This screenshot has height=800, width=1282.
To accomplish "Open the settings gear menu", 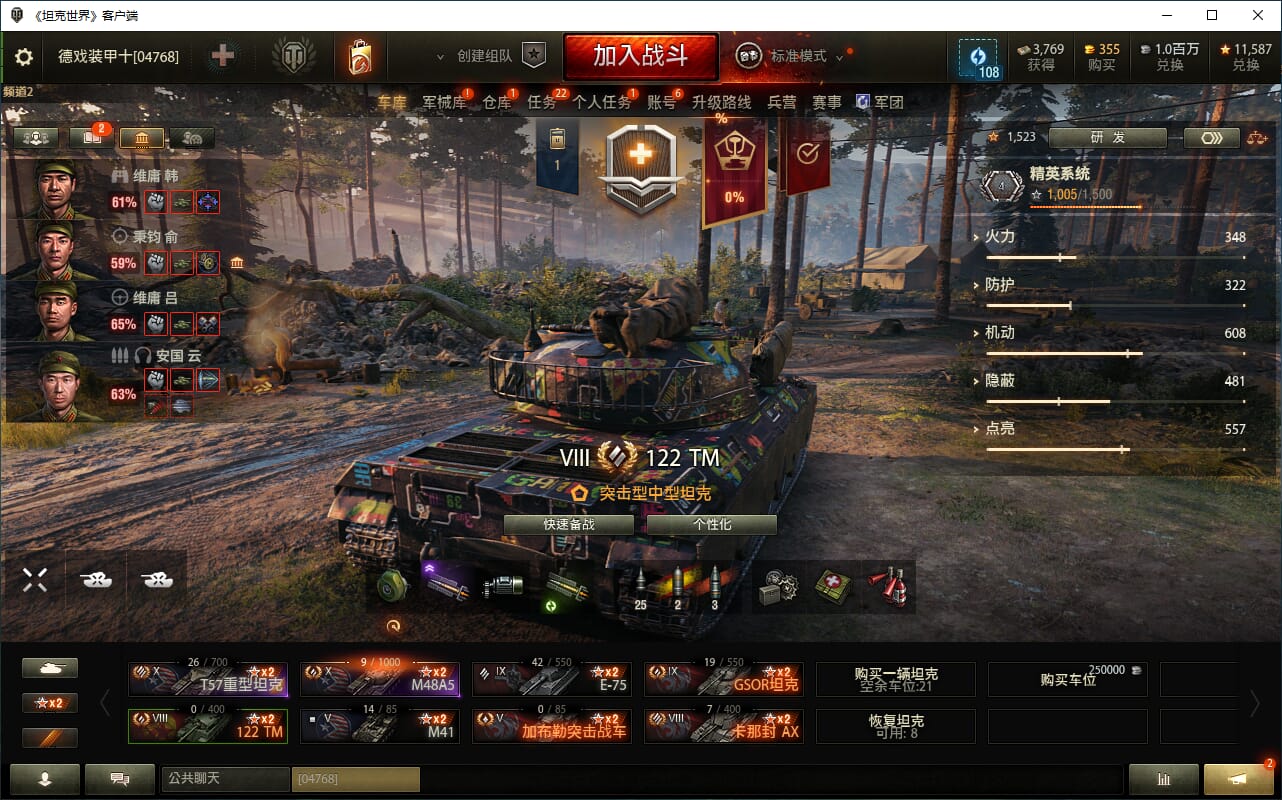I will (24, 57).
